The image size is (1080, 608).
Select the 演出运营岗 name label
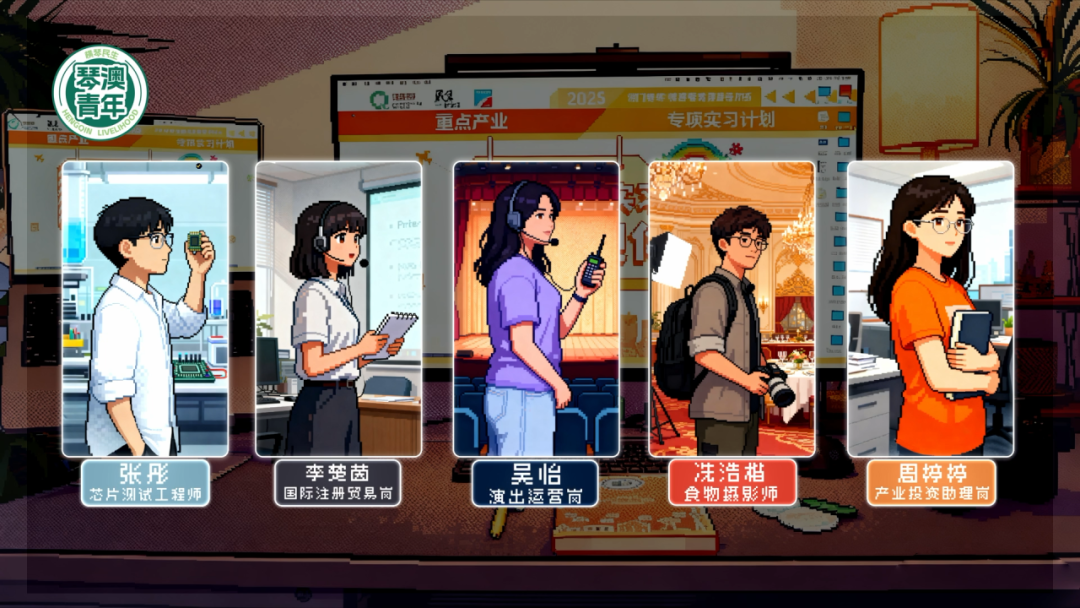click(536, 483)
